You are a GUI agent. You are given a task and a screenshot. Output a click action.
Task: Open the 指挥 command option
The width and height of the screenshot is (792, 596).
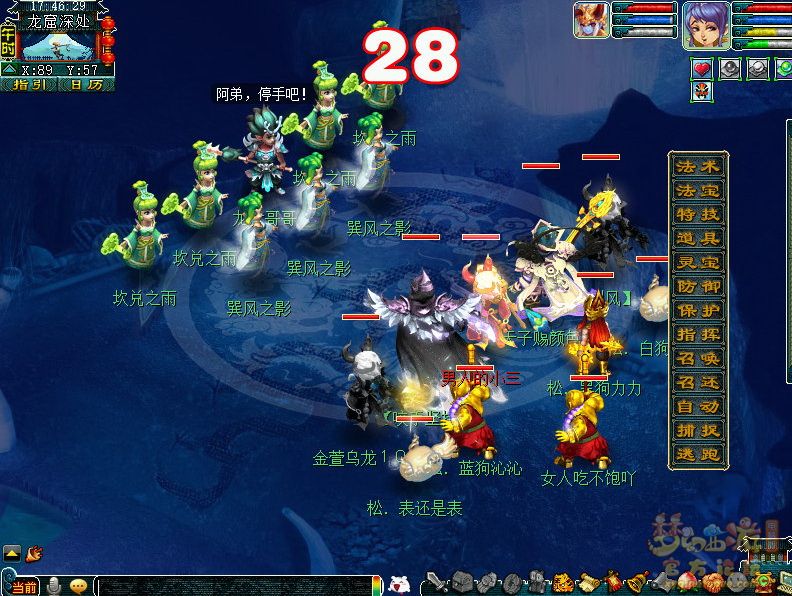click(698, 335)
